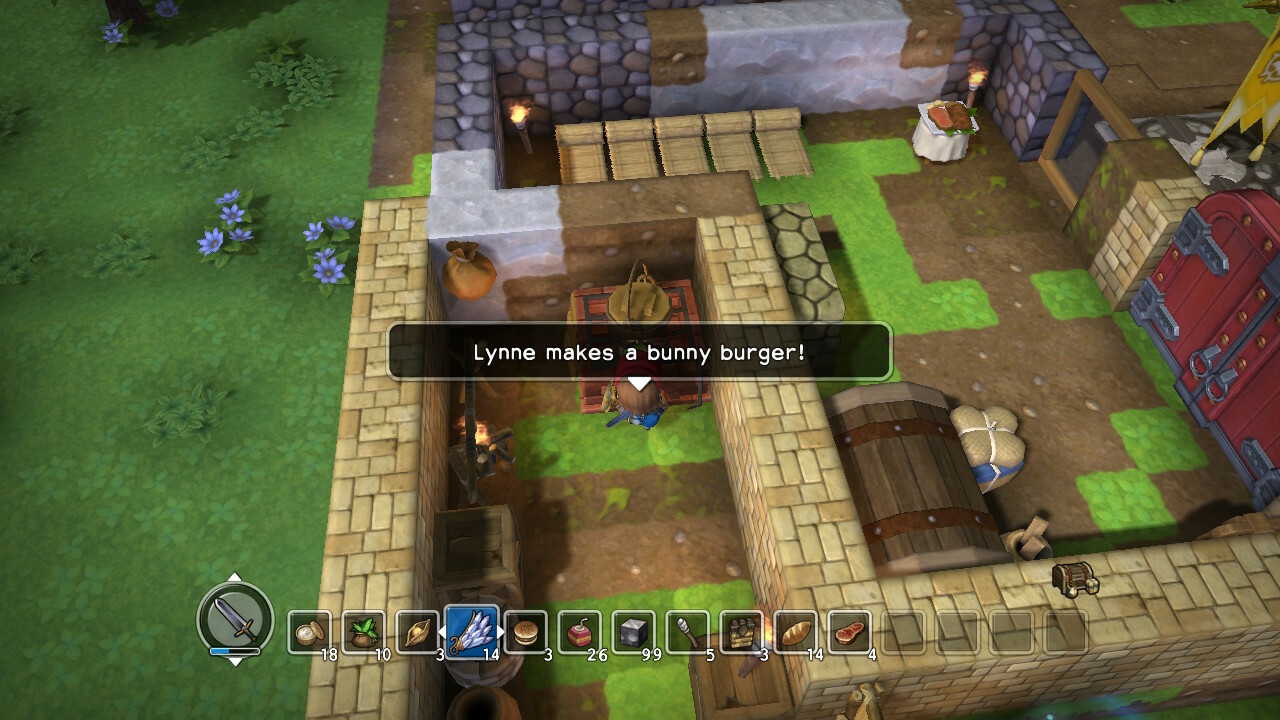Choose the leafy herb bulb slot
Screen dimensions: 1280x720
363,632
